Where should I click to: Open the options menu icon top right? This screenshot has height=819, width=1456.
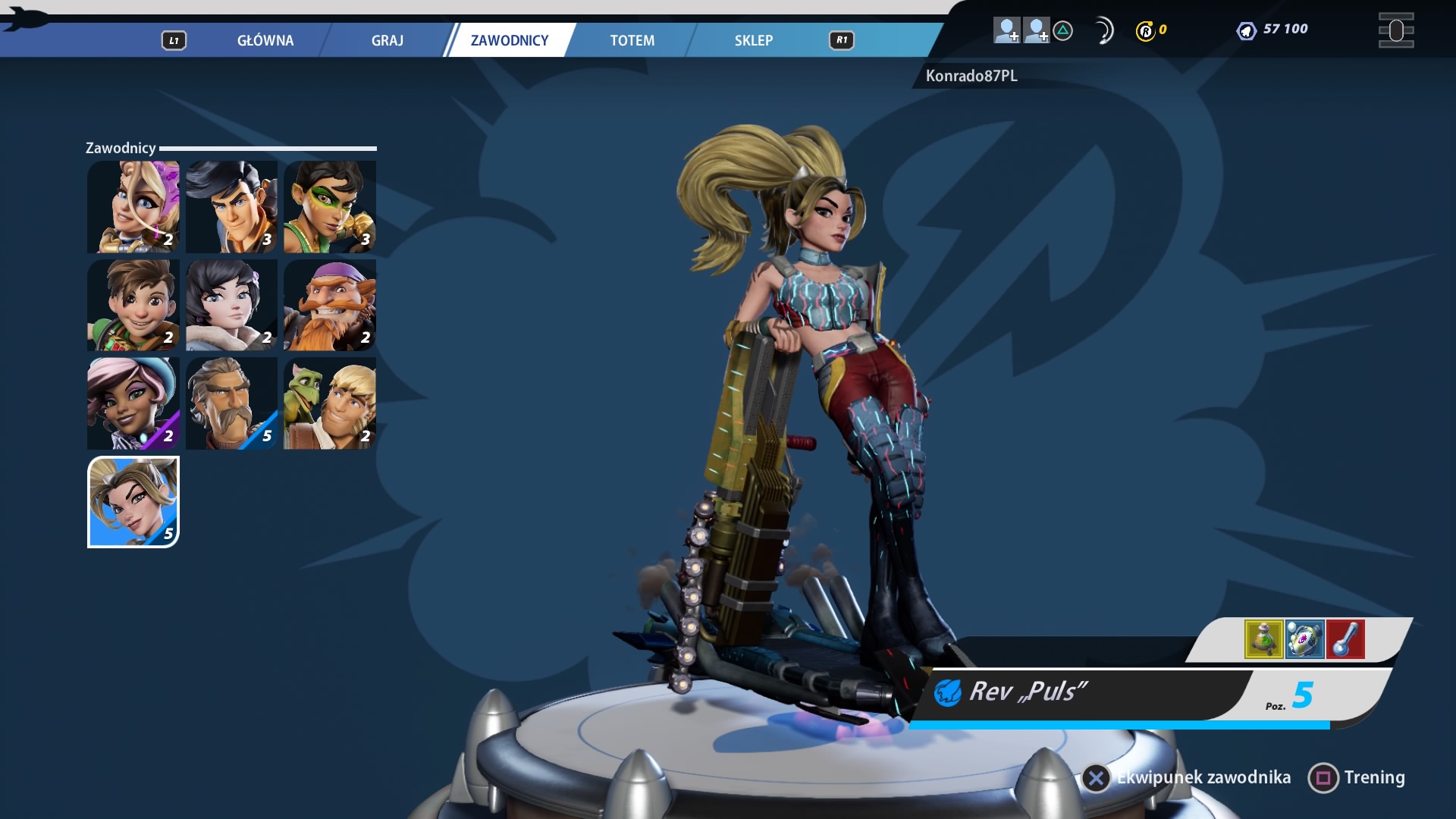pyautogui.click(x=1395, y=30)
